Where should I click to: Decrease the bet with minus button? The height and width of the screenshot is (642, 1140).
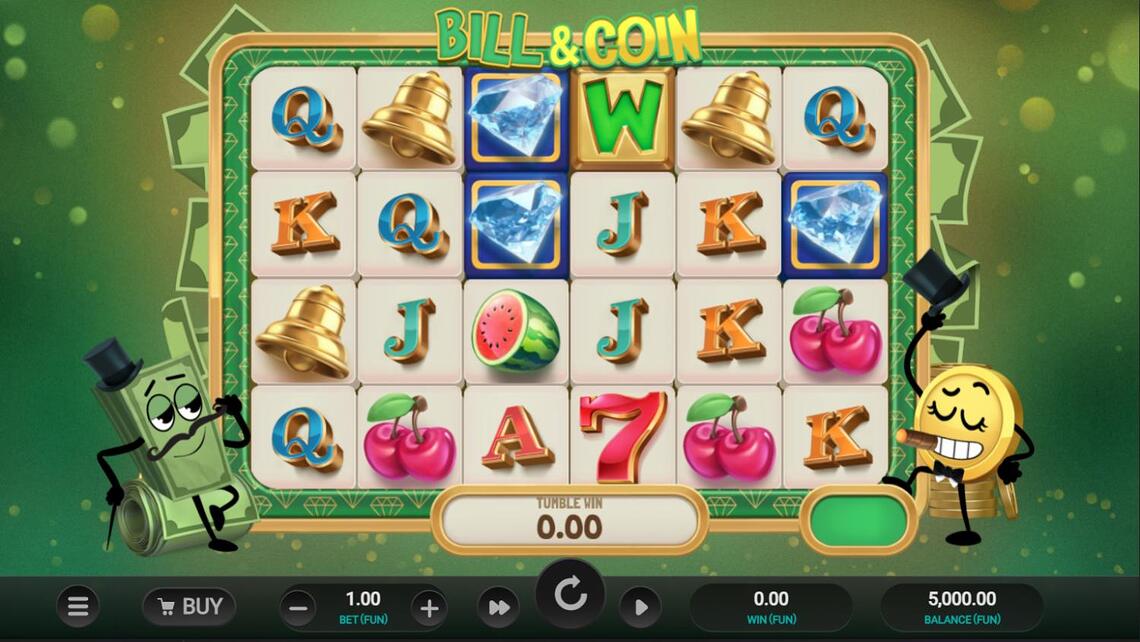(x=297, y=608)
